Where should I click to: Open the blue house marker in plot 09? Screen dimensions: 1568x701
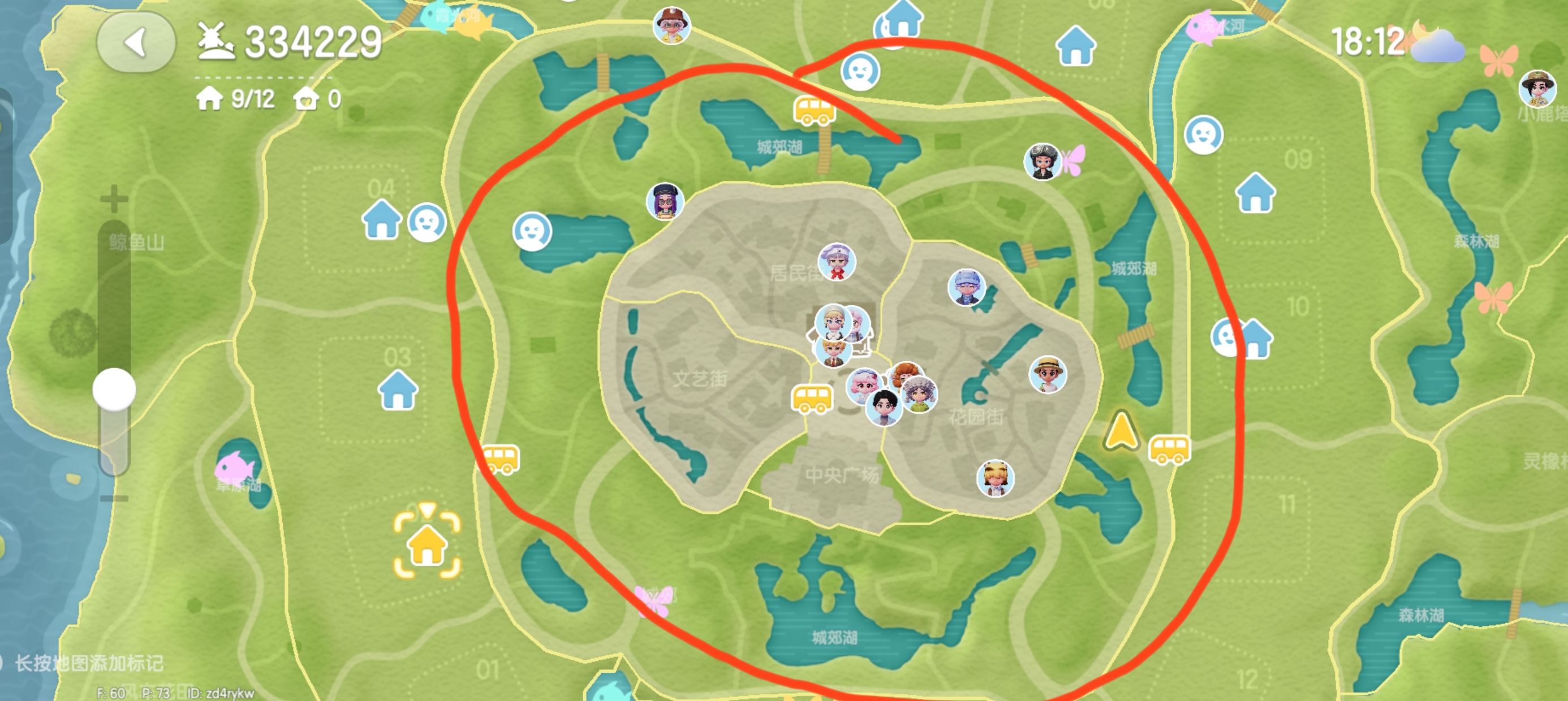coord(1255,193)
